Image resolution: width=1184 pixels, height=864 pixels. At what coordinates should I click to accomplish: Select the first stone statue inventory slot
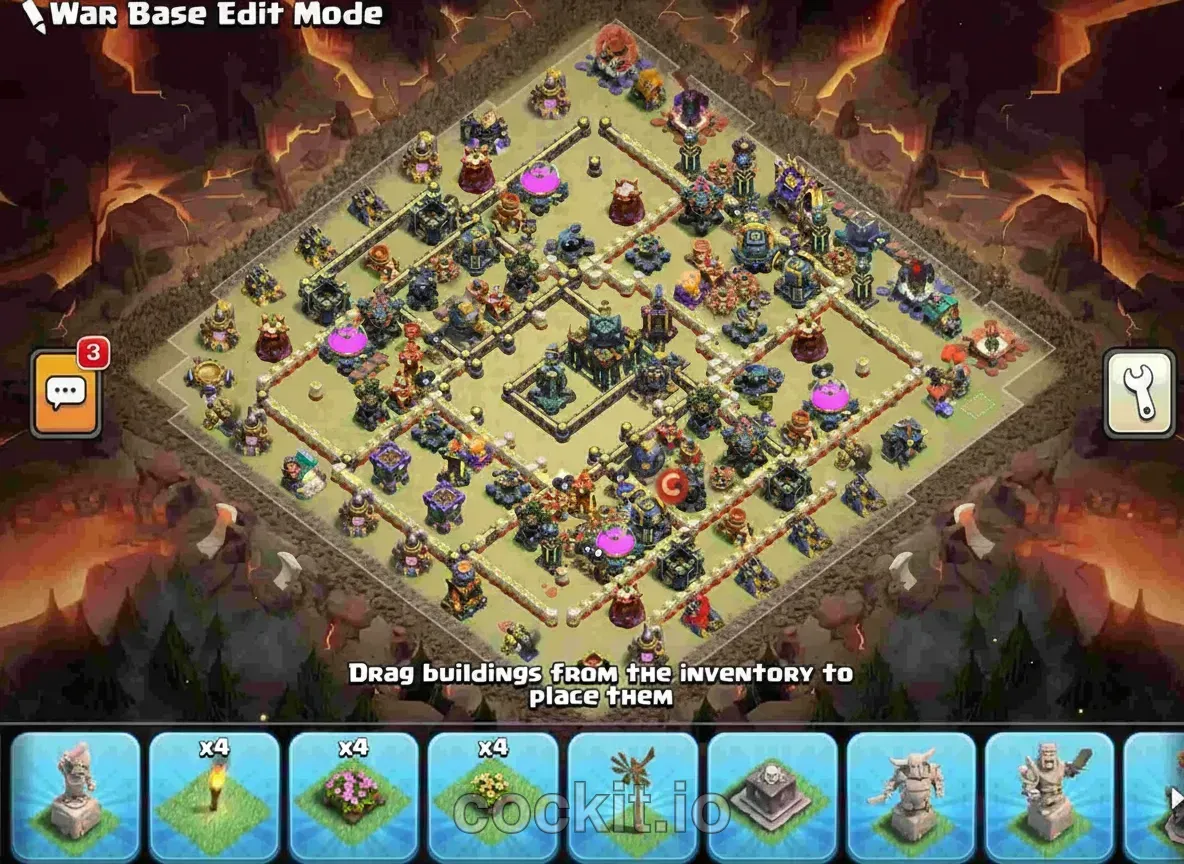[75, 797]
